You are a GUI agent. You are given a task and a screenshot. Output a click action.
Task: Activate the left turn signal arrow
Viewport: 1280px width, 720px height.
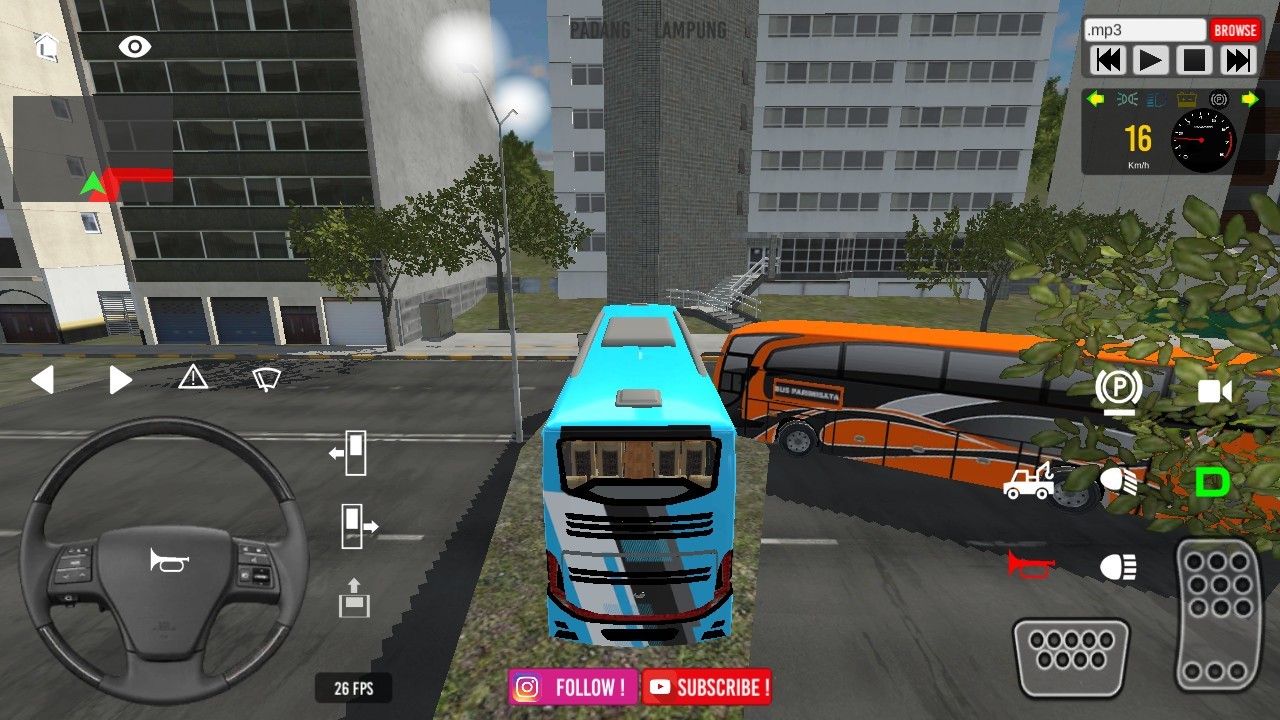click(42, 380)
